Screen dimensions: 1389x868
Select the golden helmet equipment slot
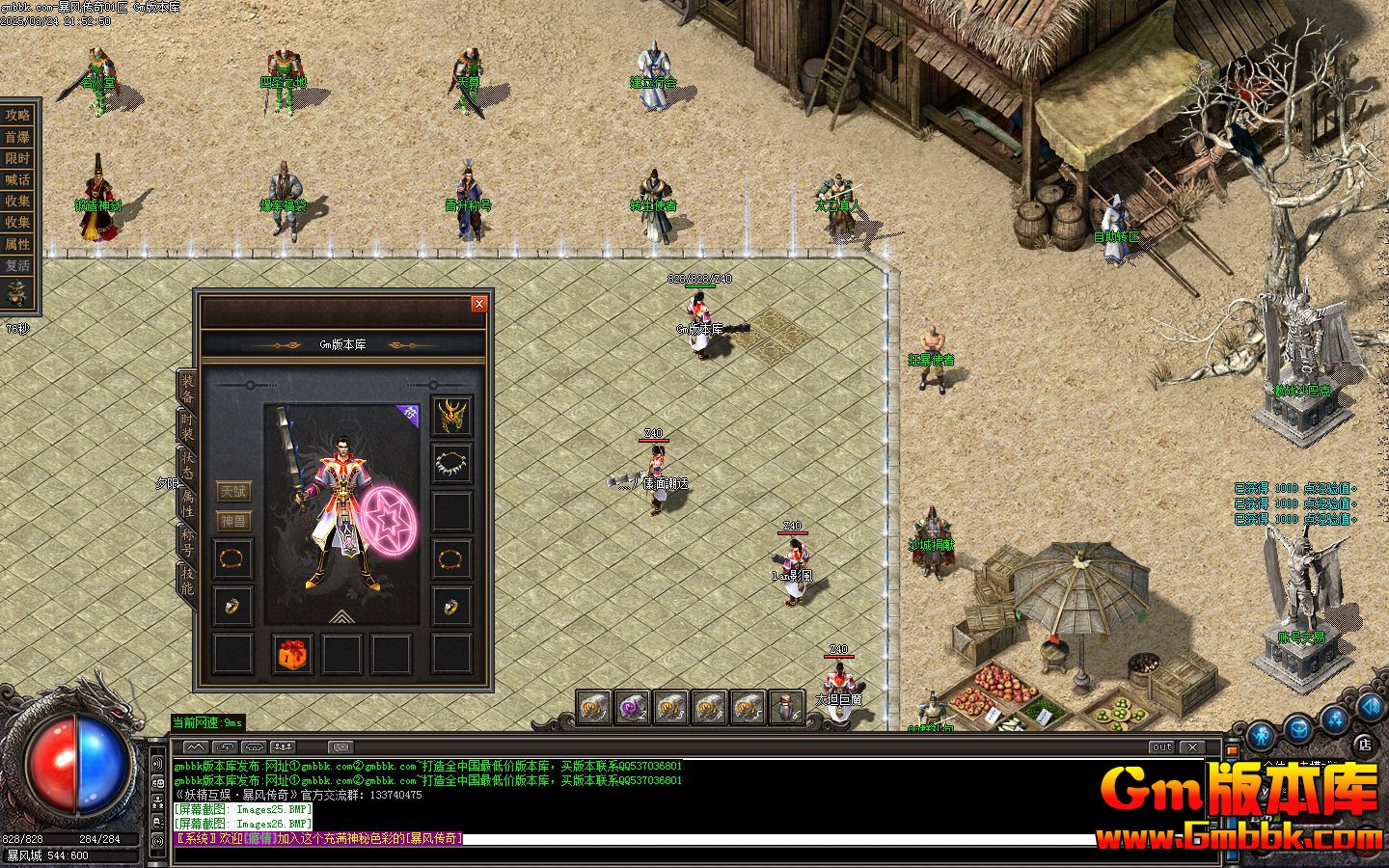[451, 417]
